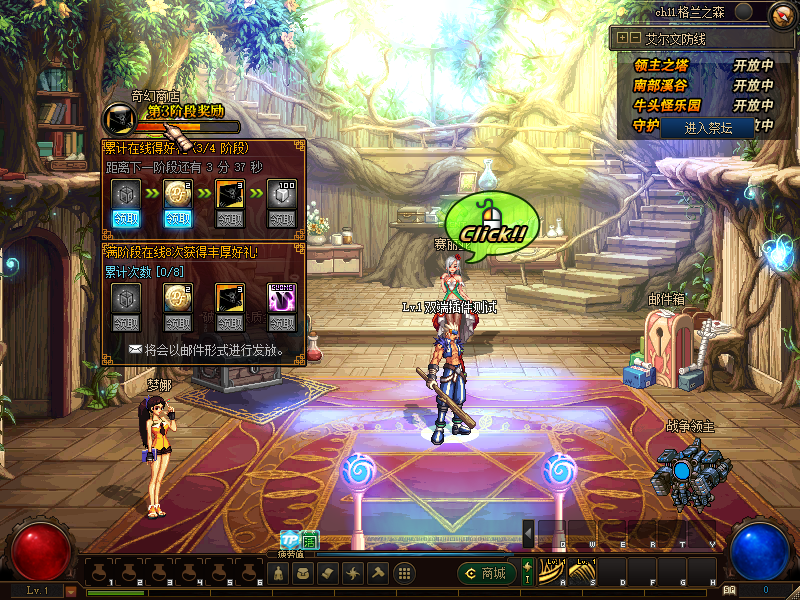Claim the first-stage cube reward

click(x=124, y=219)
